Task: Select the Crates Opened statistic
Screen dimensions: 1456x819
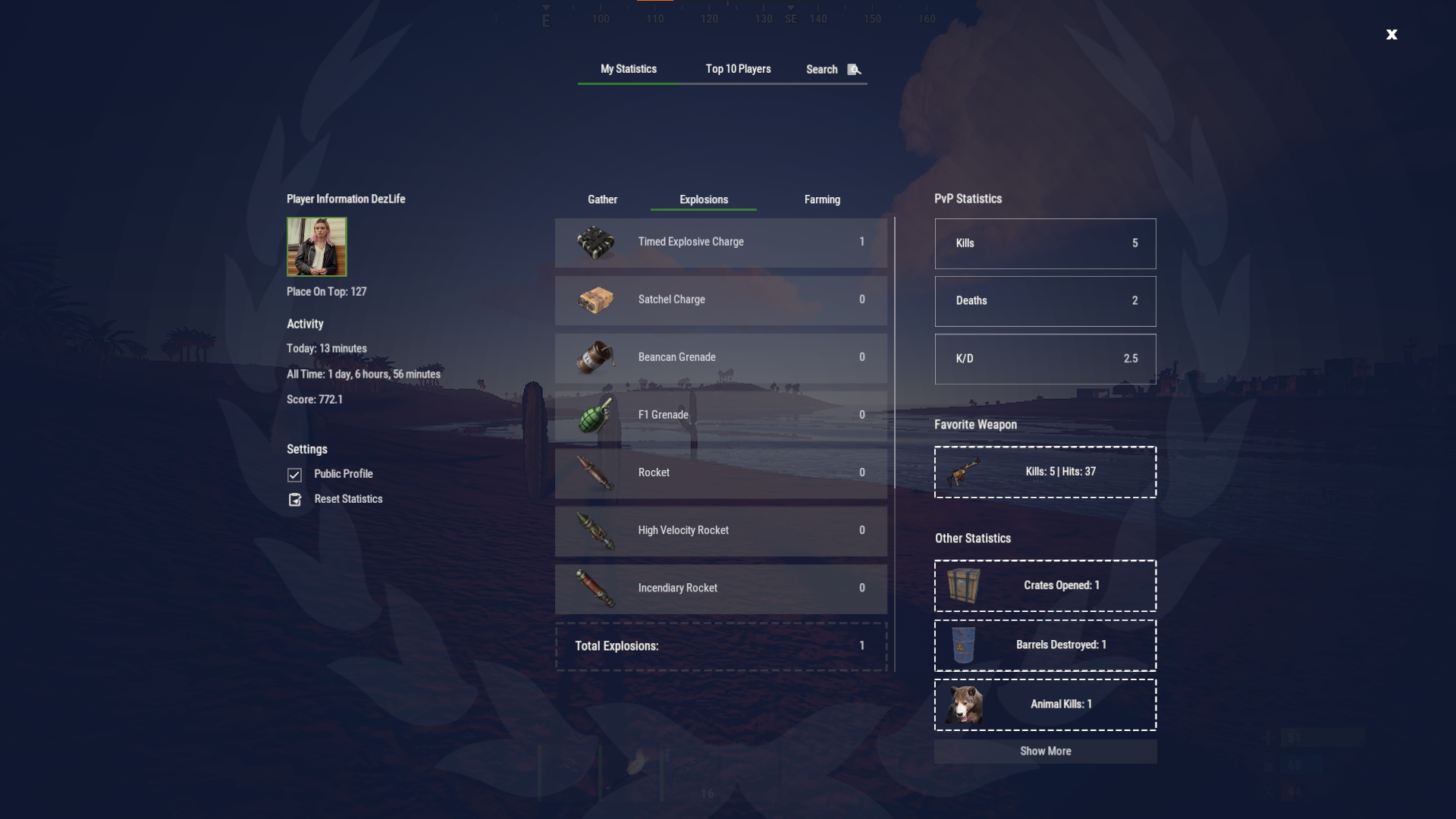Action: click(1045, 585)
